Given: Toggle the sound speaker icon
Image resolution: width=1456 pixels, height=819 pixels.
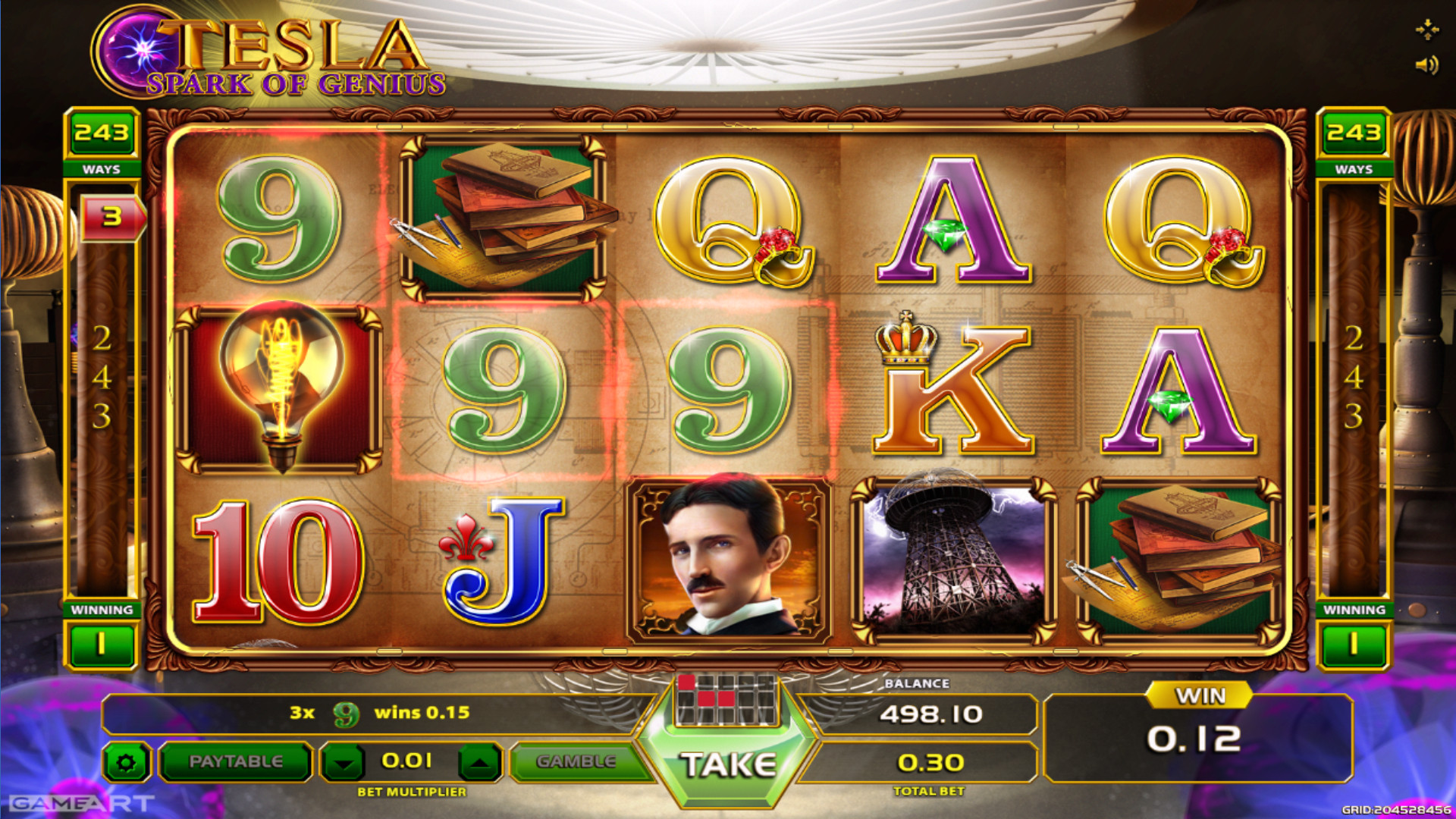Looking at the screenshot, I should click(x=1426, y=65).
